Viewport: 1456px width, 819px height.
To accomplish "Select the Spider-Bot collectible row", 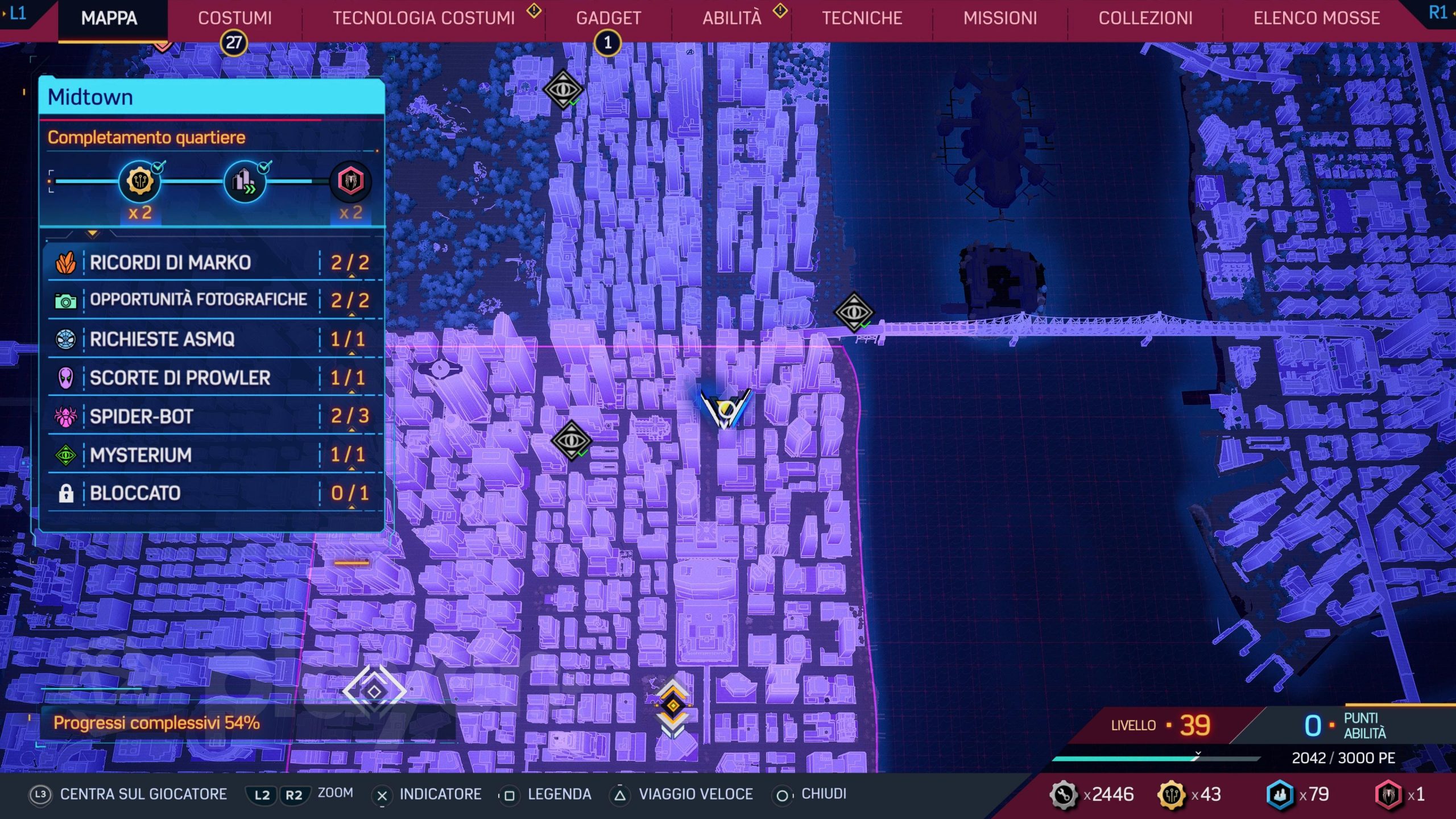I will pos(212,416).
